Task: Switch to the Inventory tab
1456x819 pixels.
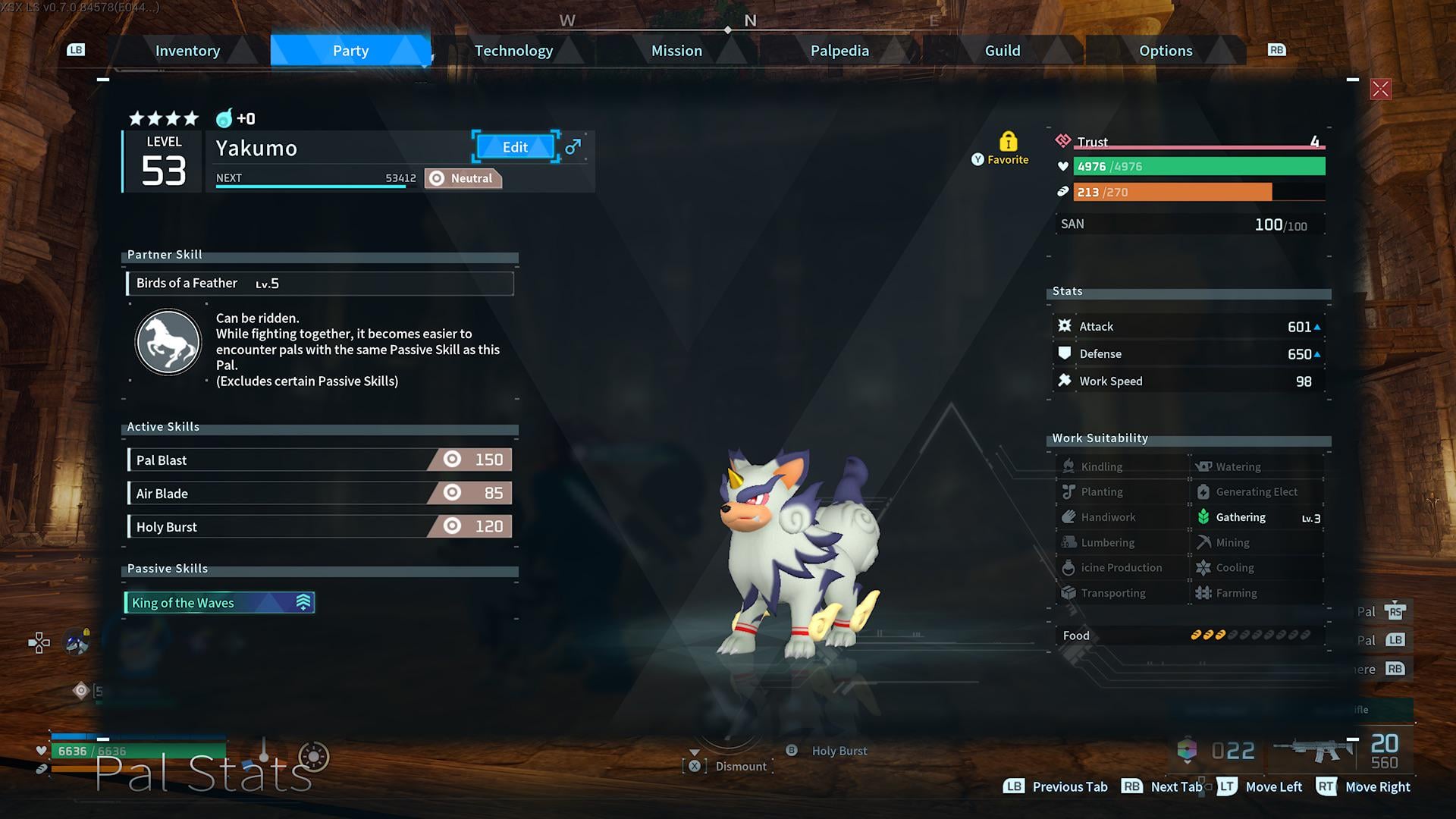Action: tap(187, 51)
